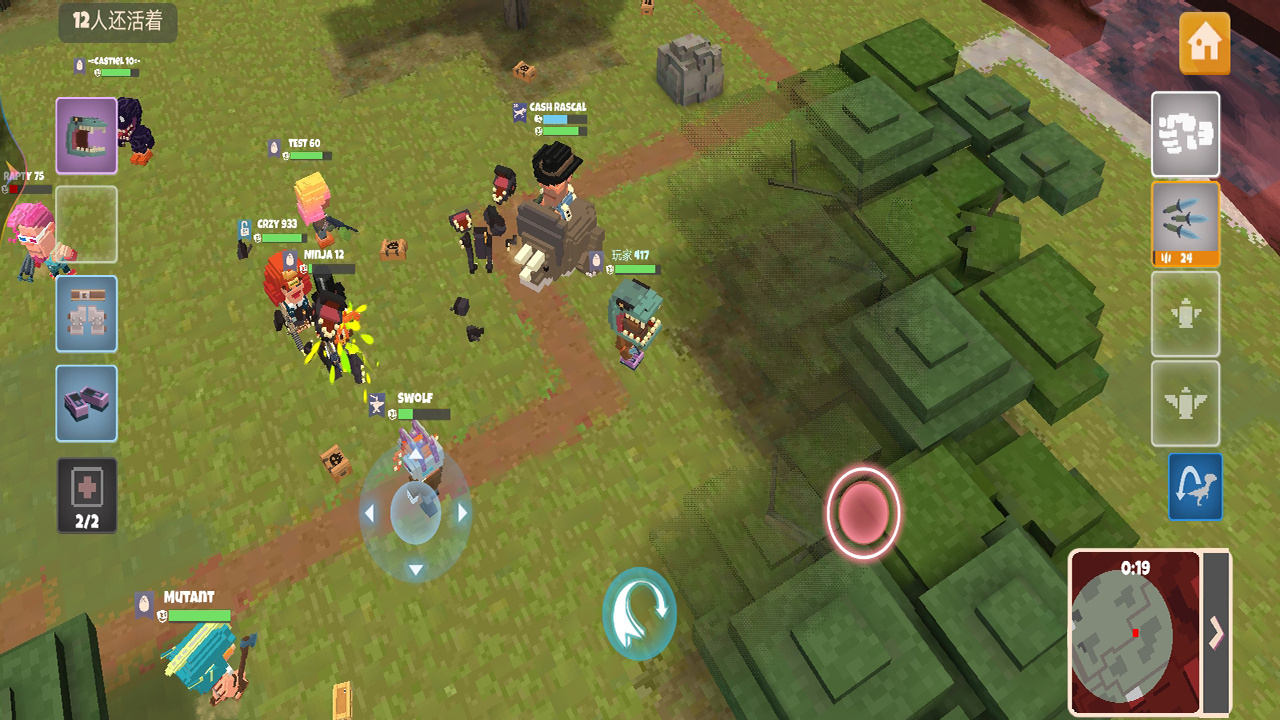Select the purple sneakers item slot
This screenshot has height=720, width=1280.
pyautogui.click(x=86, y=403)
